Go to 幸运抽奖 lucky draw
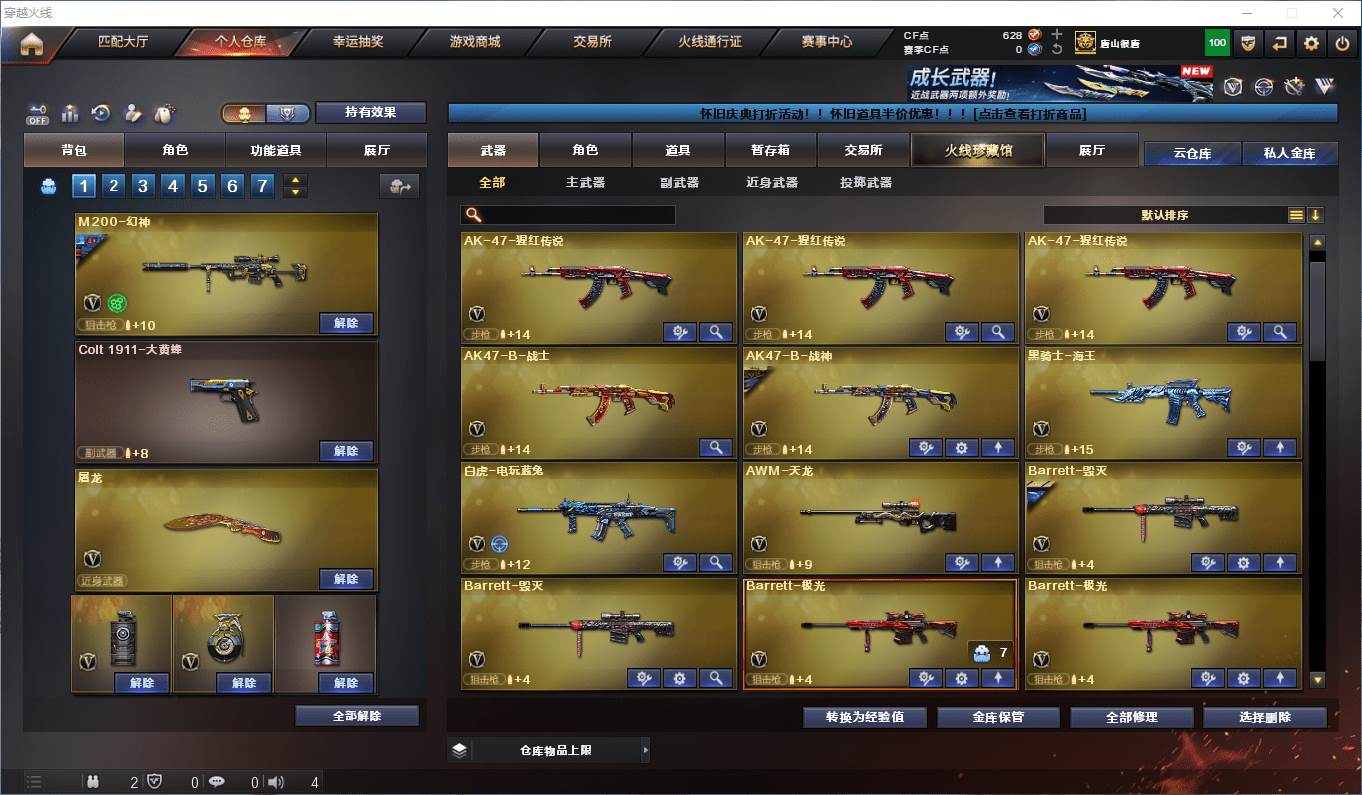Image resolution: width=1362 pixels, height=795 pixels. [x=358, y=42]
